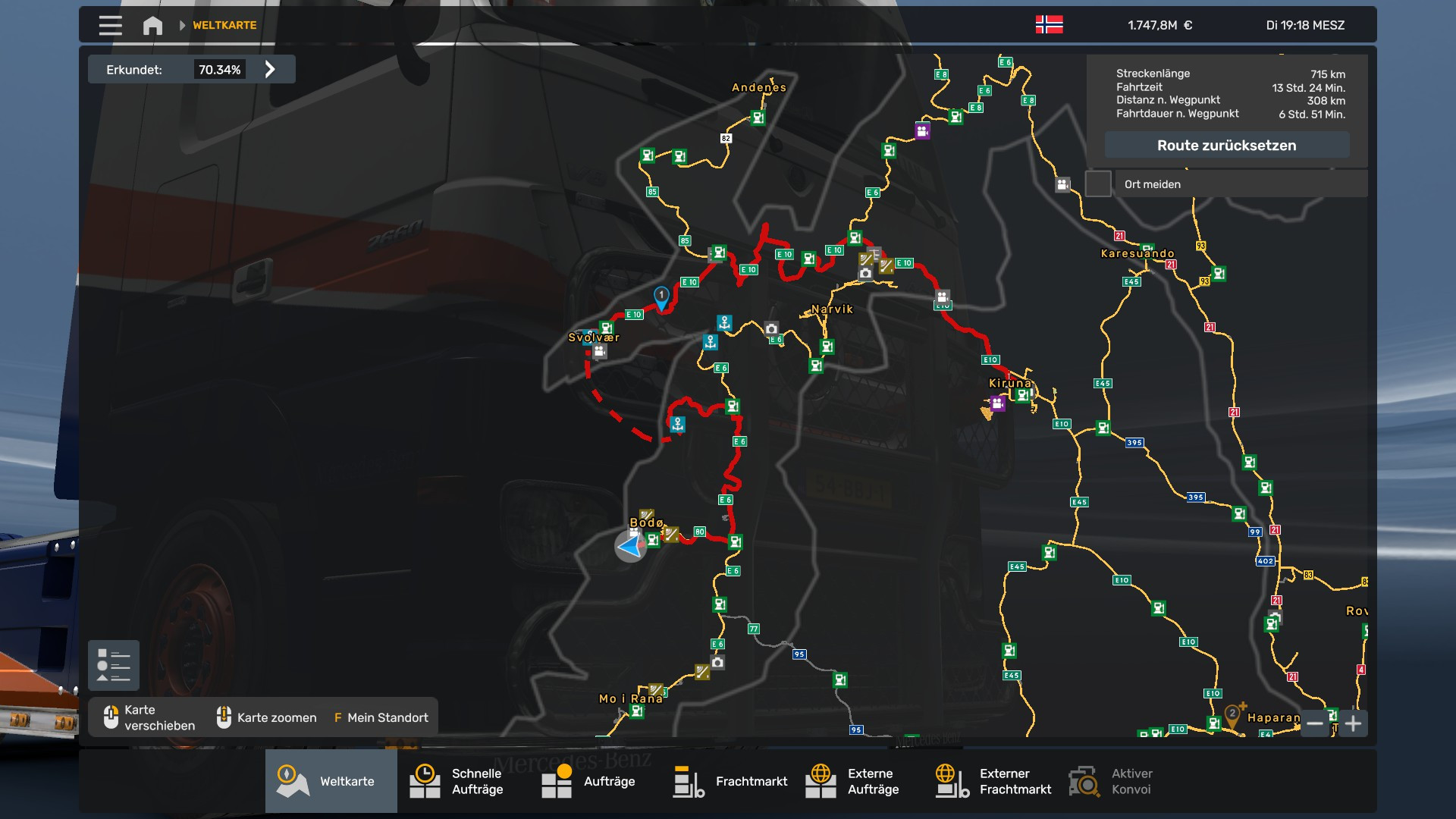1456x819 pixels.
Task: Open Aktiver Konvoi tab
Action: tap(1115, 781)
